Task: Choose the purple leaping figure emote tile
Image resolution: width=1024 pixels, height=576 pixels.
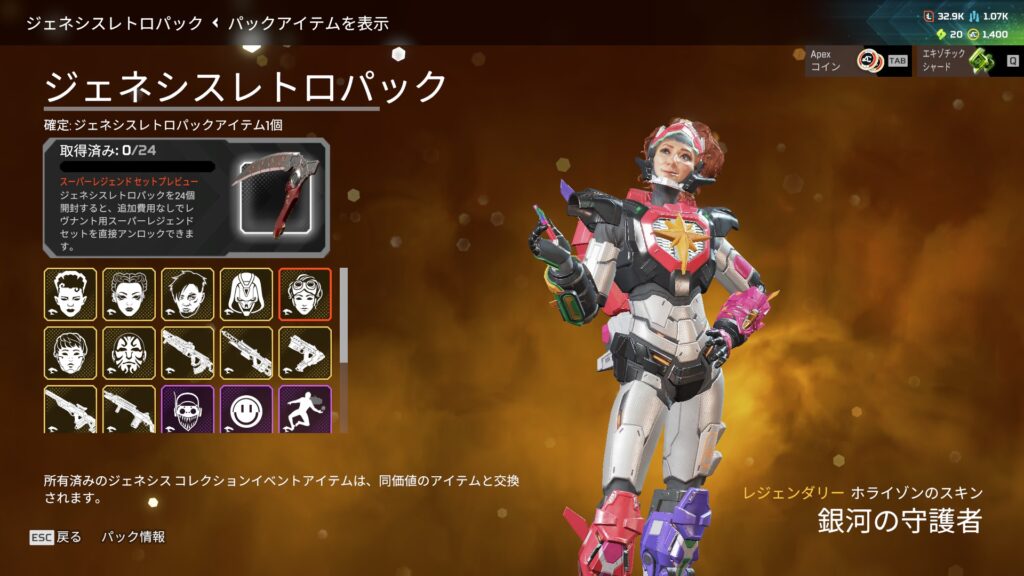Action: tap(305, 410)
